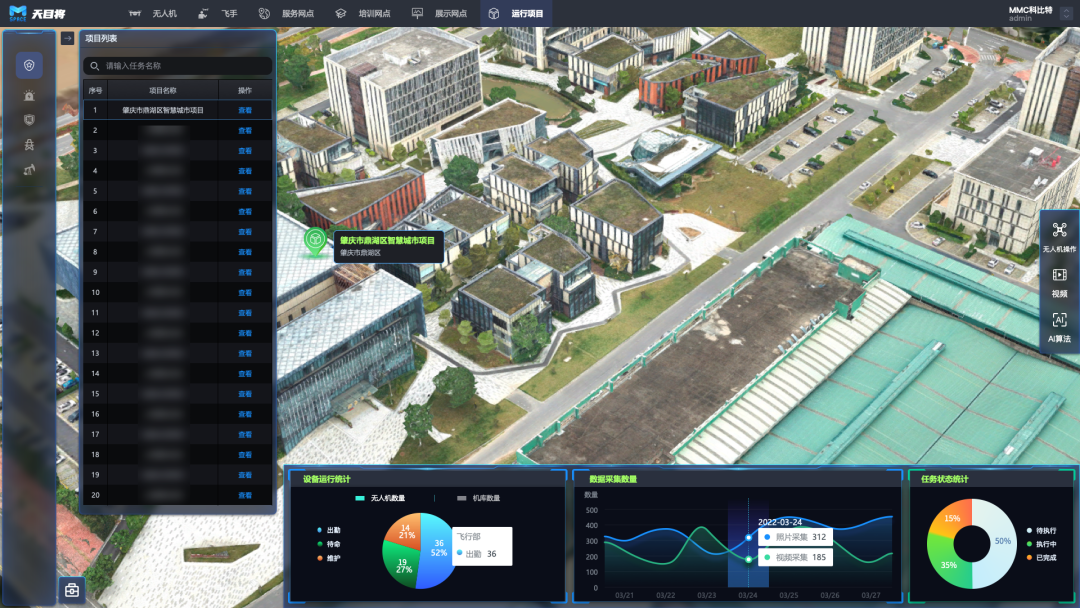Image resolution: width=1080 pixels, height=608 pixels.
Task: Toggle the 无人机数量 chart legend
Action: 380,498
